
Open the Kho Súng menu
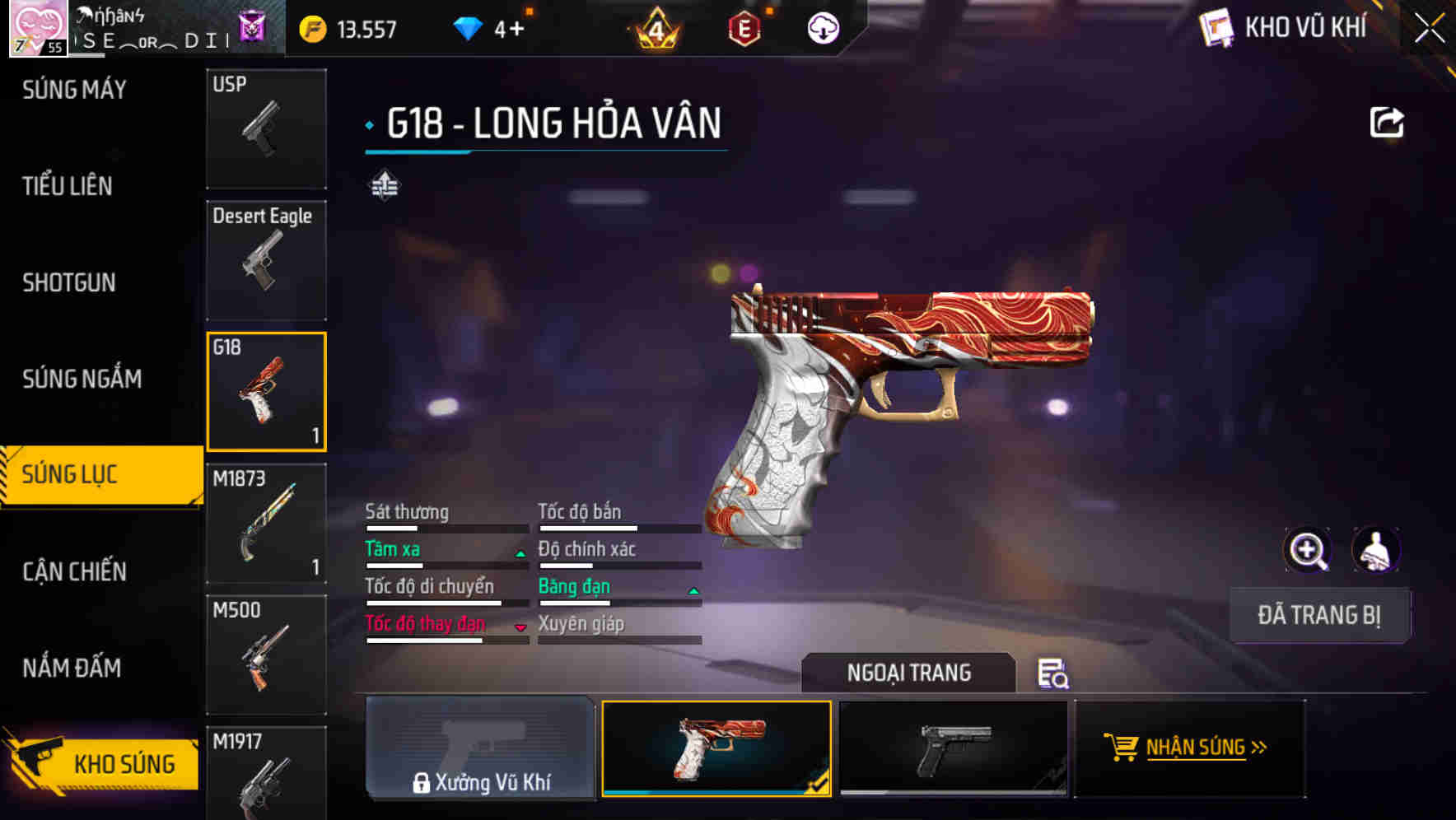pyautogui.click(x=103, y=763)
